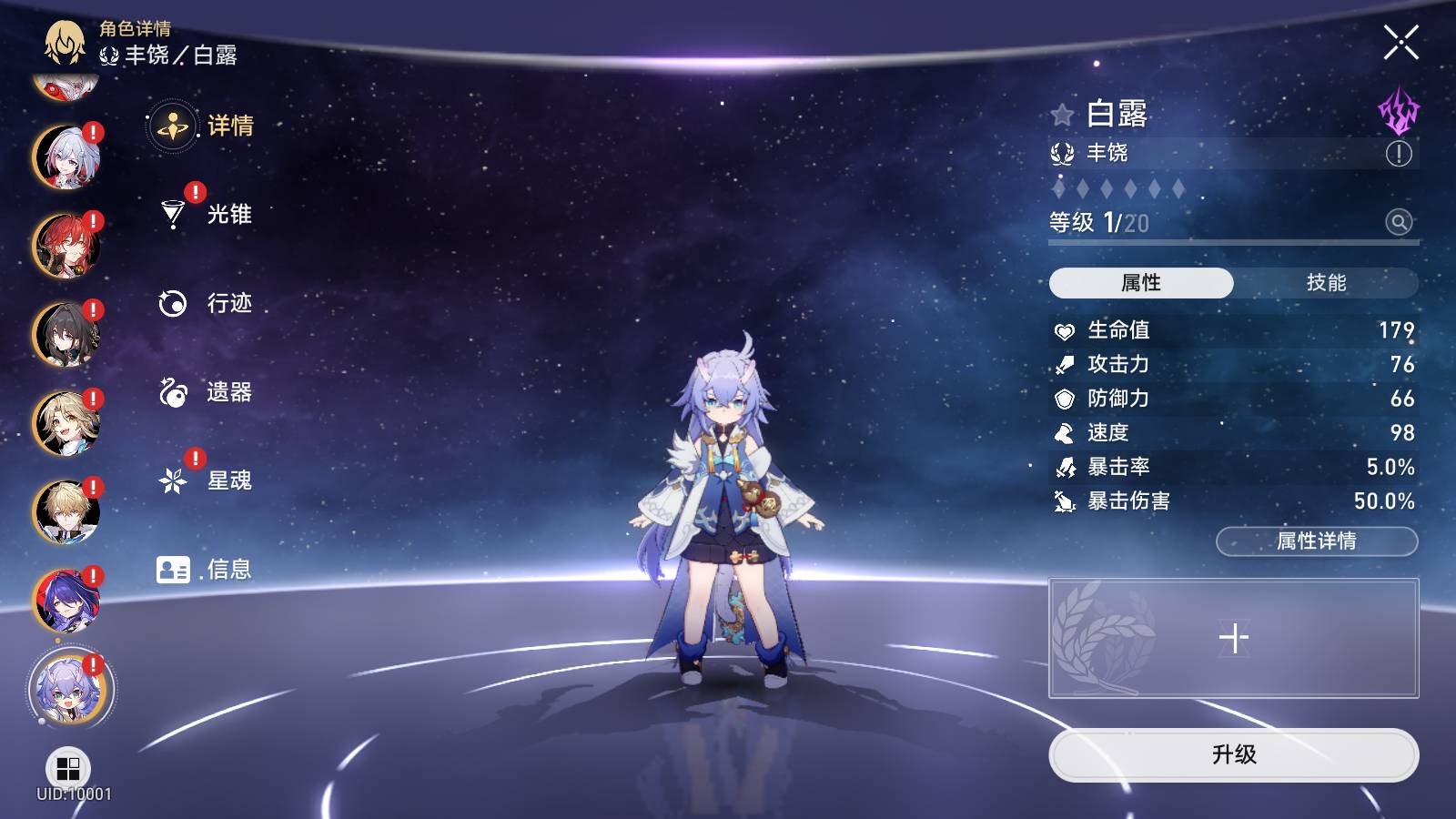Choose the silver-haired character portrait
This screenshot has height=819, width=1456.
[66, 157]
